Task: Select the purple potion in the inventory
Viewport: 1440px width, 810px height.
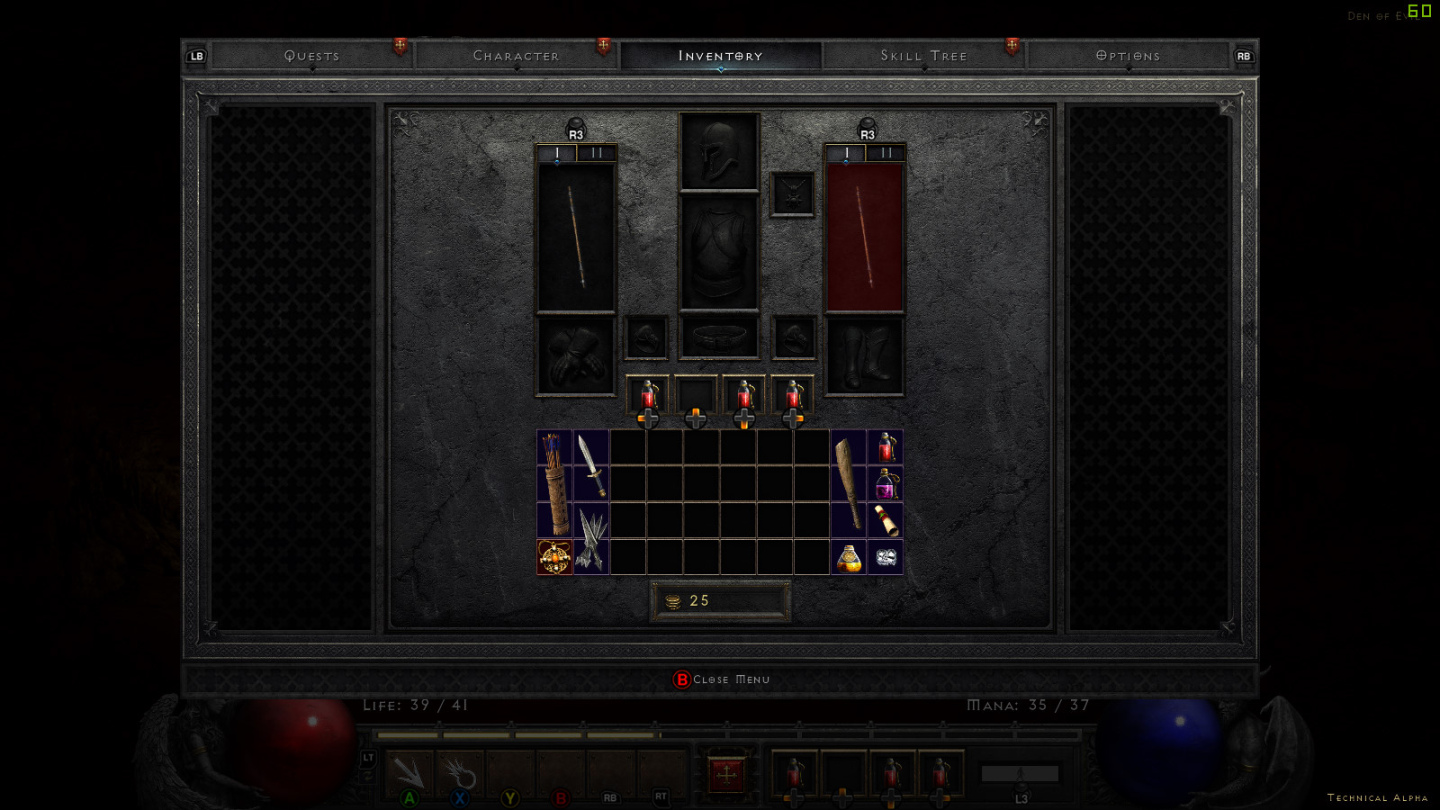Action: pos(885,485)
